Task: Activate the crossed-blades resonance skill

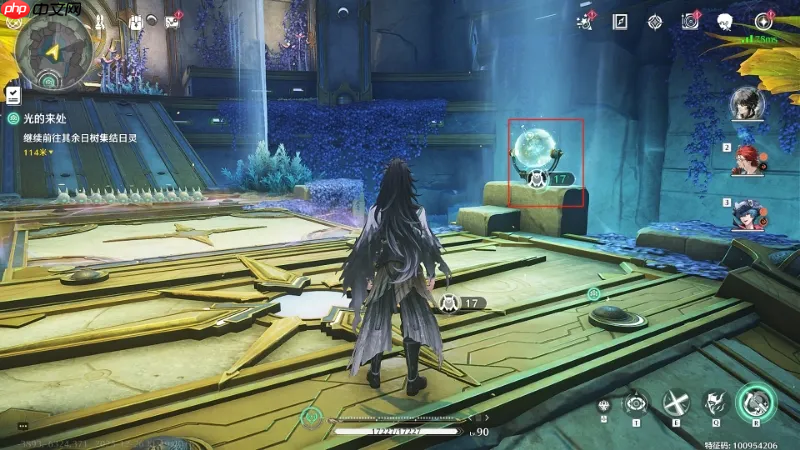Action: (677, 403)
